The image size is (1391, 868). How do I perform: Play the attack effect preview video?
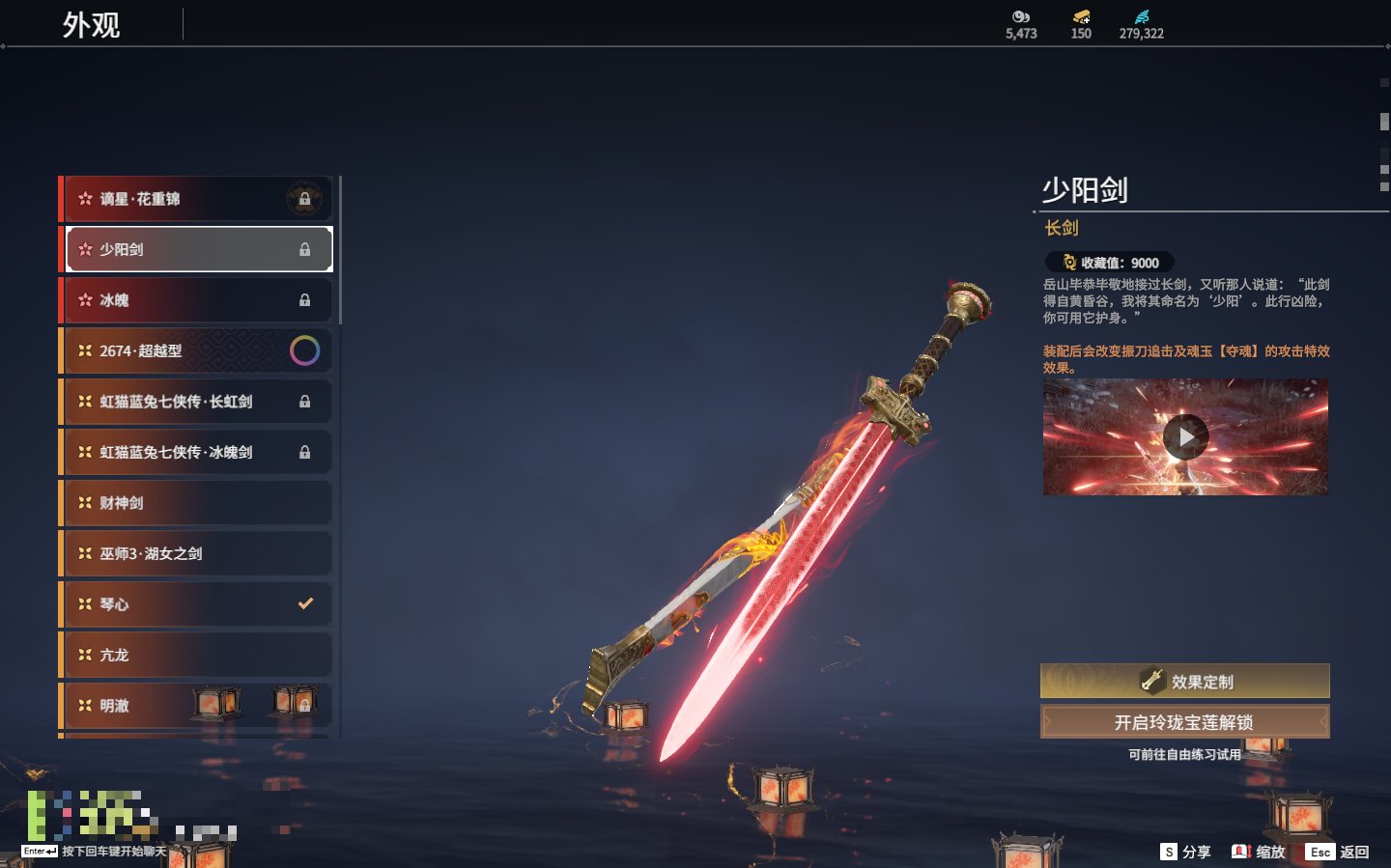(1185, 437)
